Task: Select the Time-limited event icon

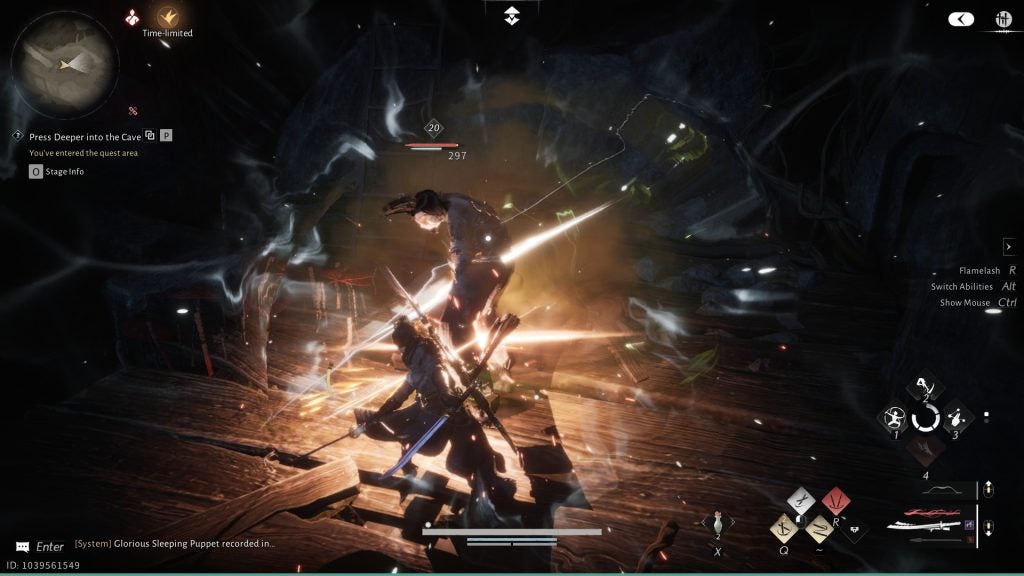Action: tap(166, 17)
